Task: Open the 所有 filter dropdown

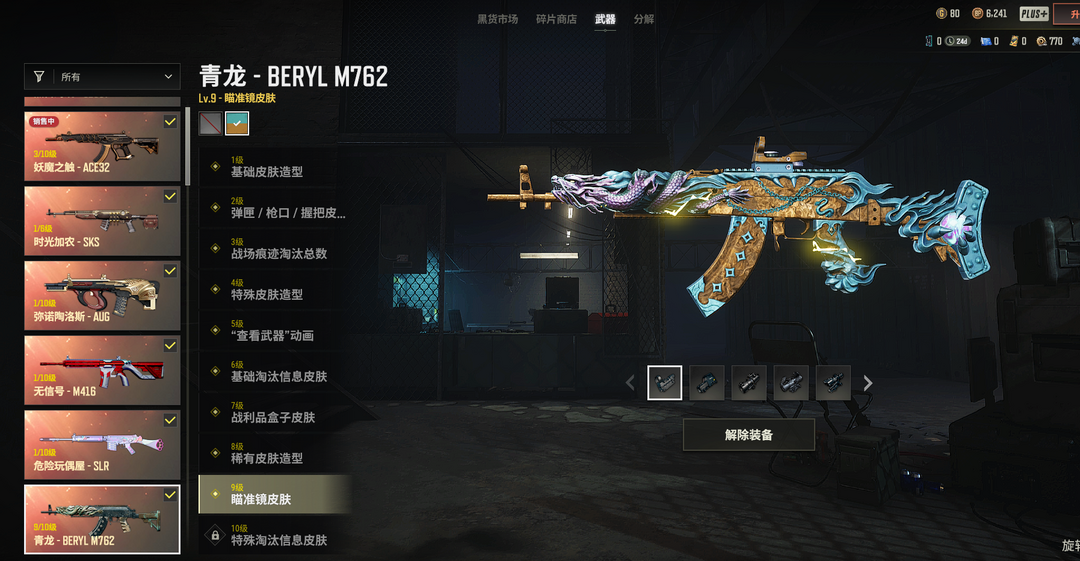Action: [x=102, y=77]
